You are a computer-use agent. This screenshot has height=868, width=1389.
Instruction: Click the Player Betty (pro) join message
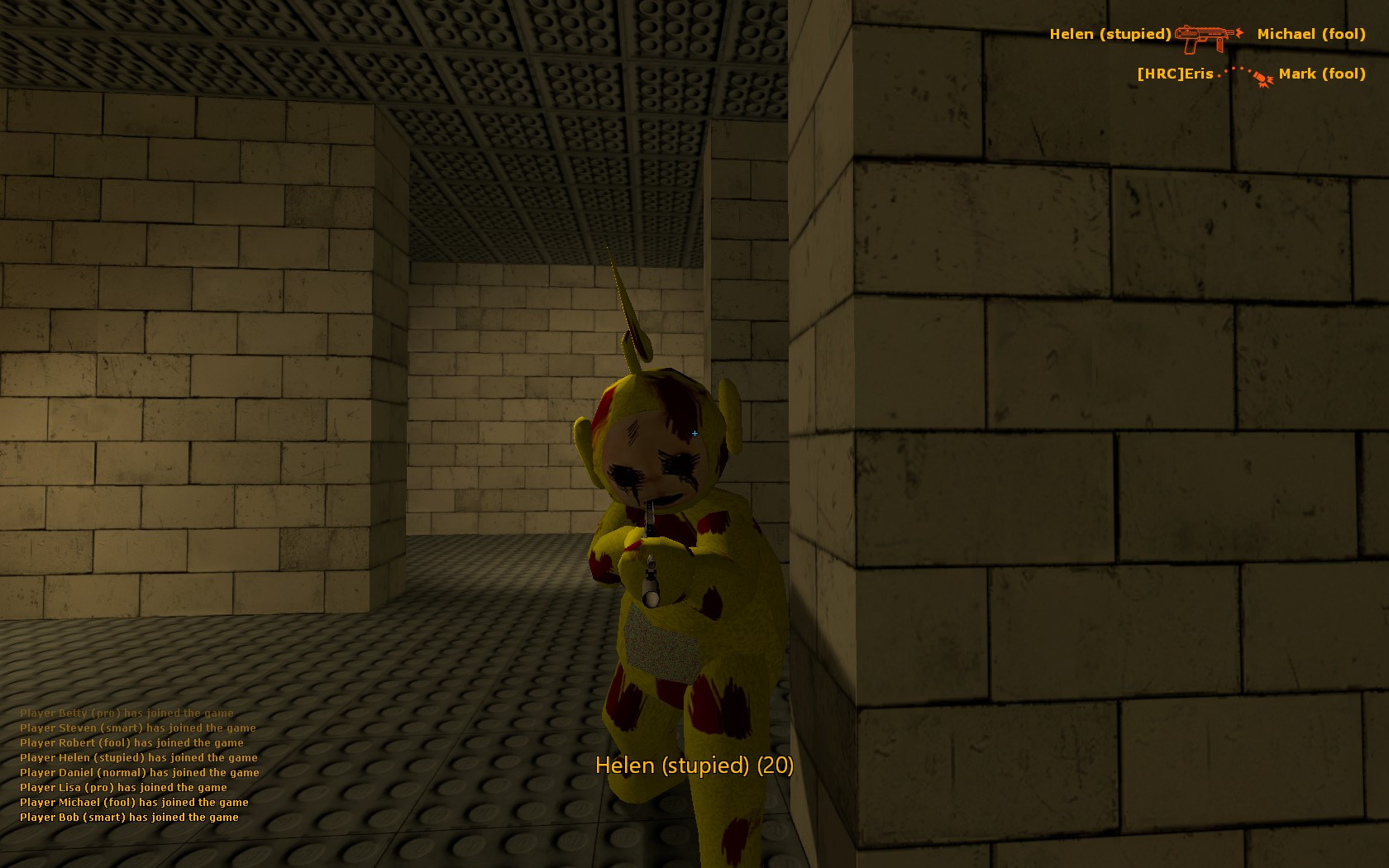pyautogui.click(x=126, y=713)
